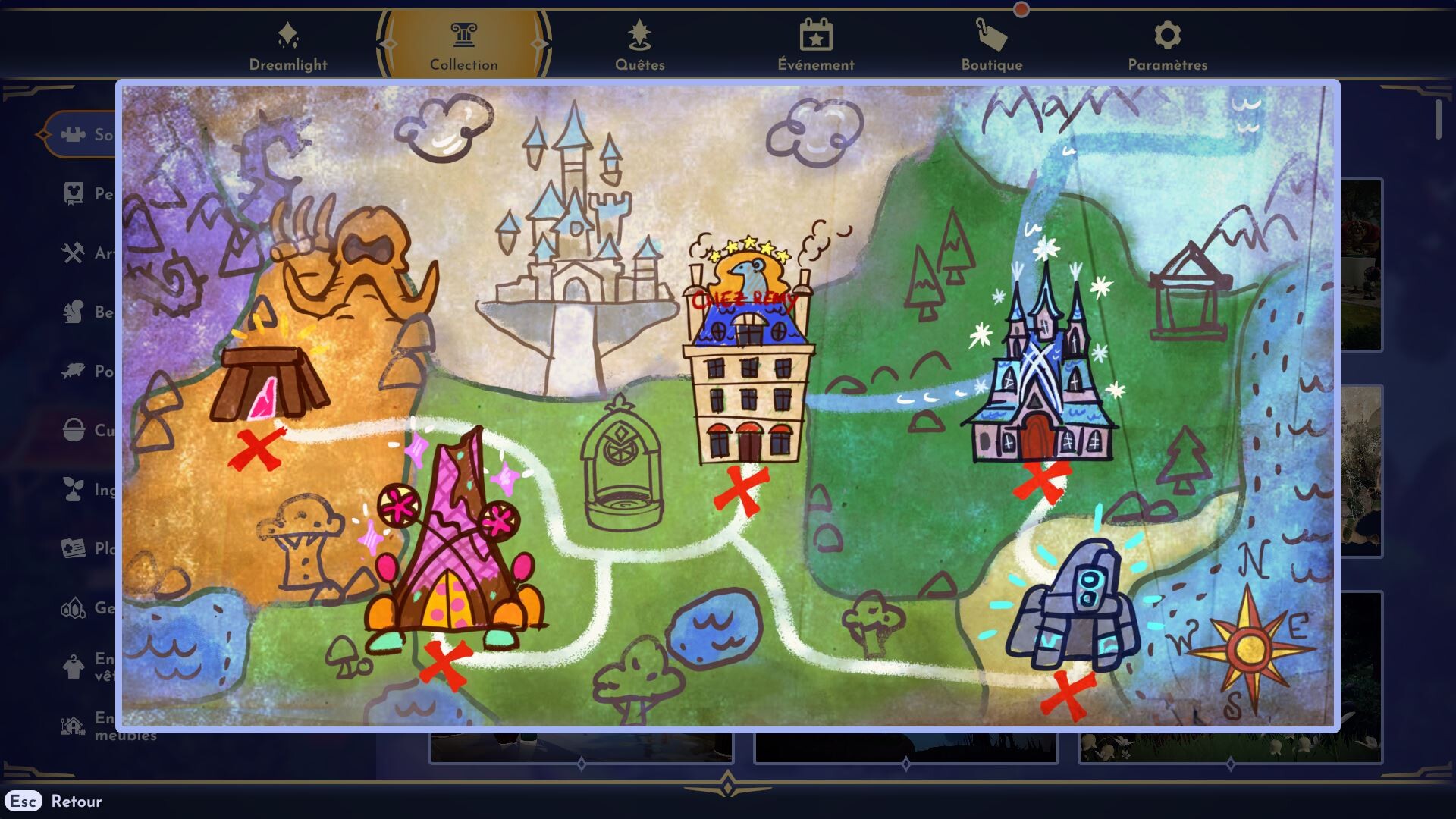
Task: Select the Poissons fish icon
Action: point(72,372)
